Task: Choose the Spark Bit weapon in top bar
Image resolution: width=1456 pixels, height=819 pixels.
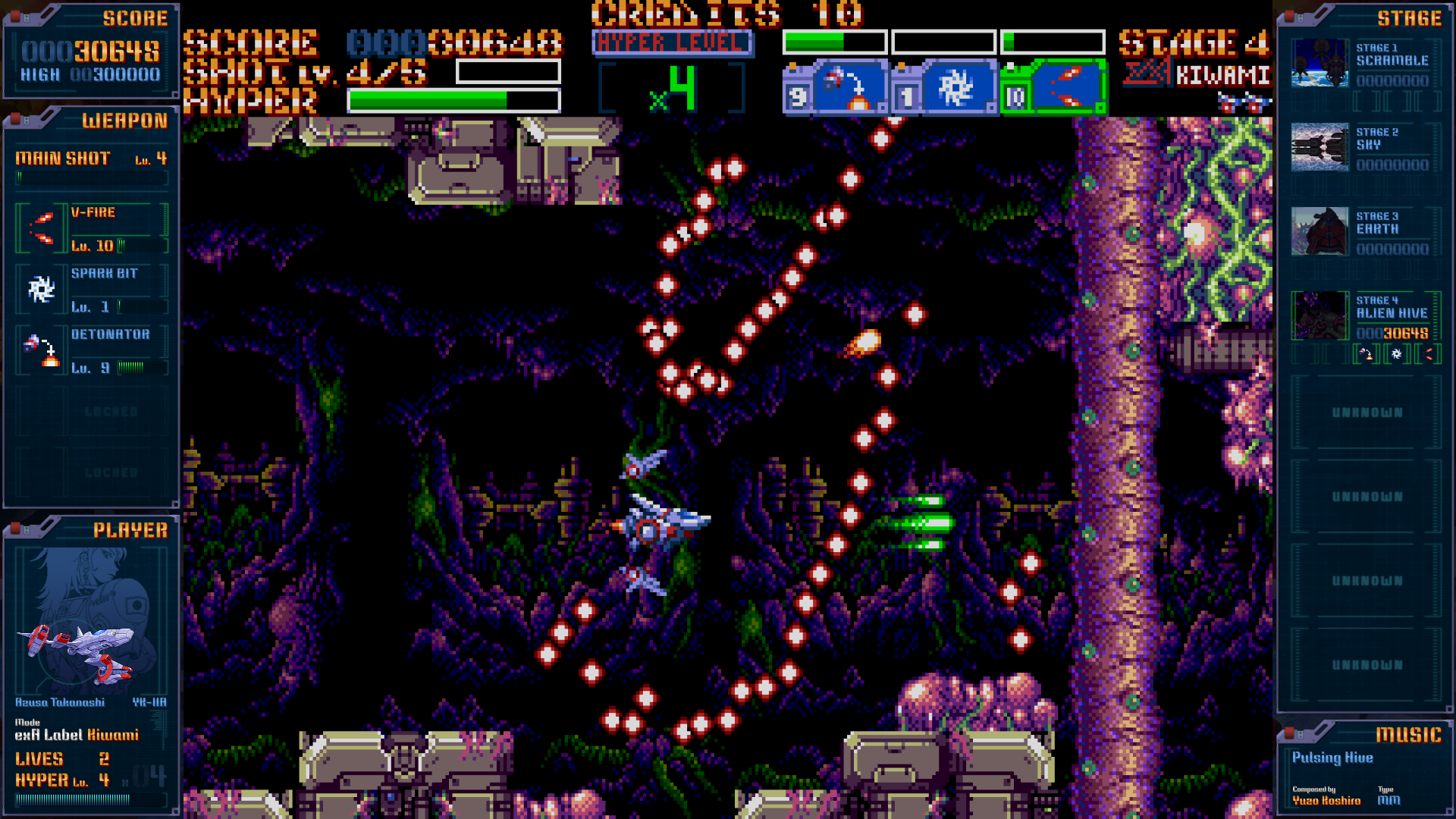Action: tap(957, 88)
